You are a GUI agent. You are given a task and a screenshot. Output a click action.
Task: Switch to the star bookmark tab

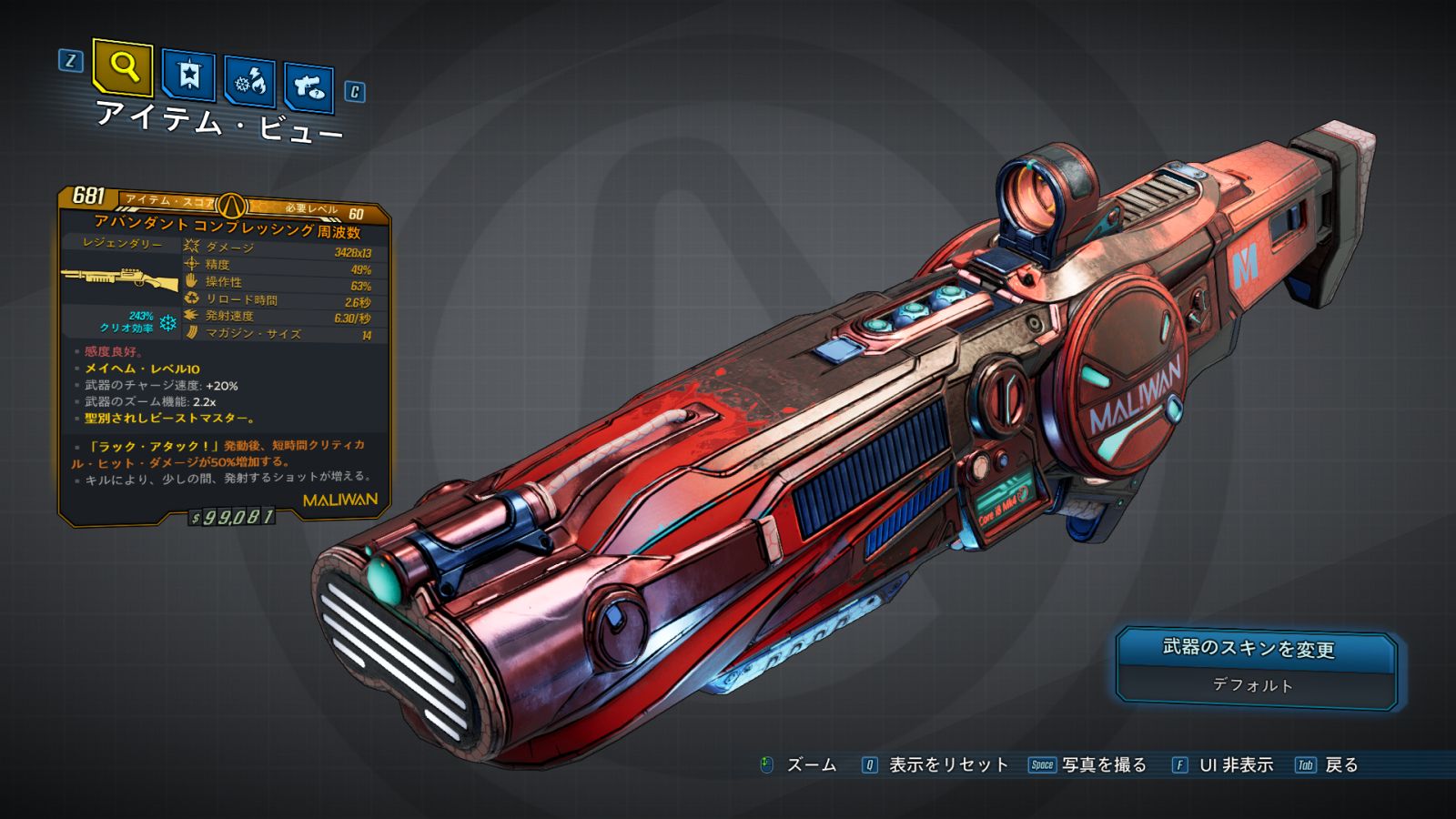(188, 75)
